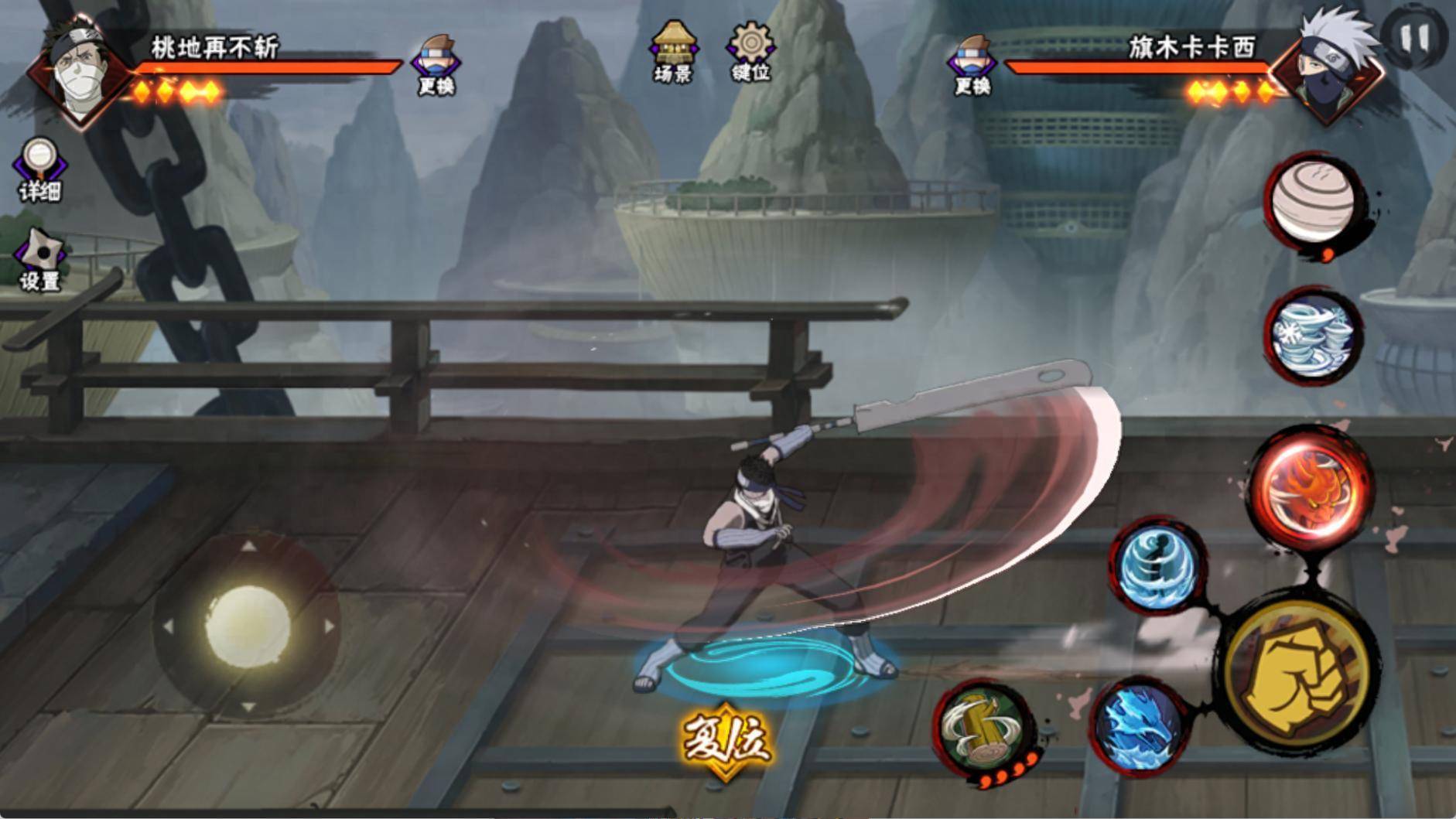Open the 键位 key layout options
This screenshot has height=819, width=1456.
750,51
